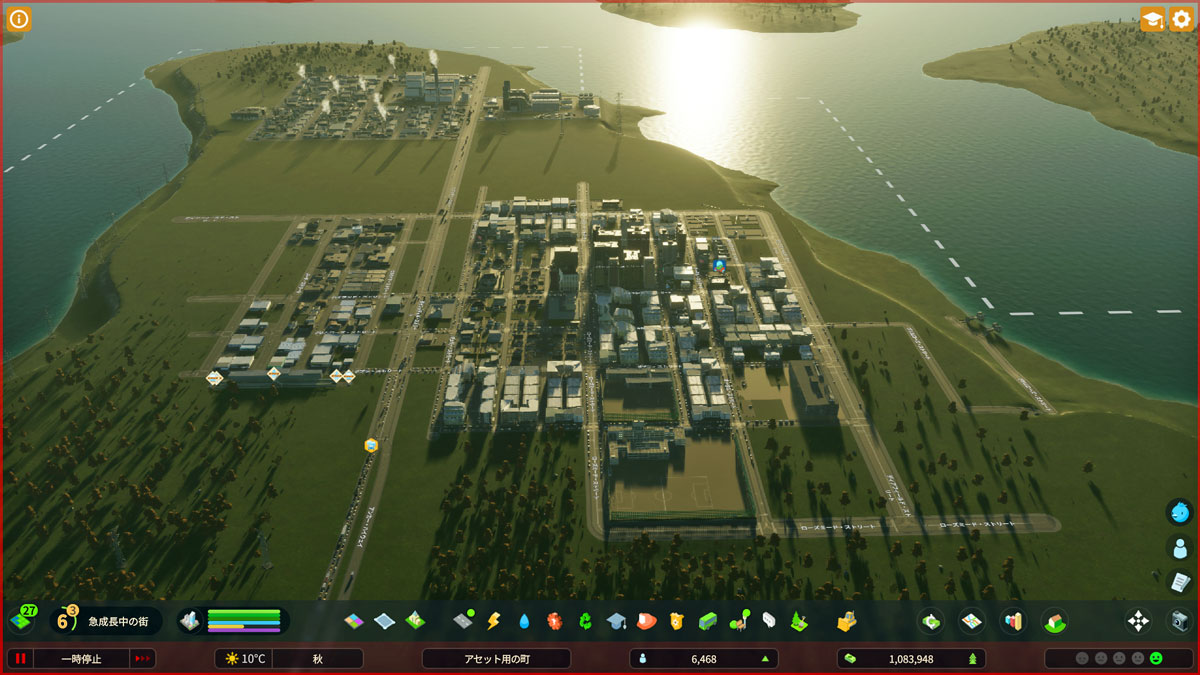
Task: Open the zoning tool
Action: [x=354, y=622]
